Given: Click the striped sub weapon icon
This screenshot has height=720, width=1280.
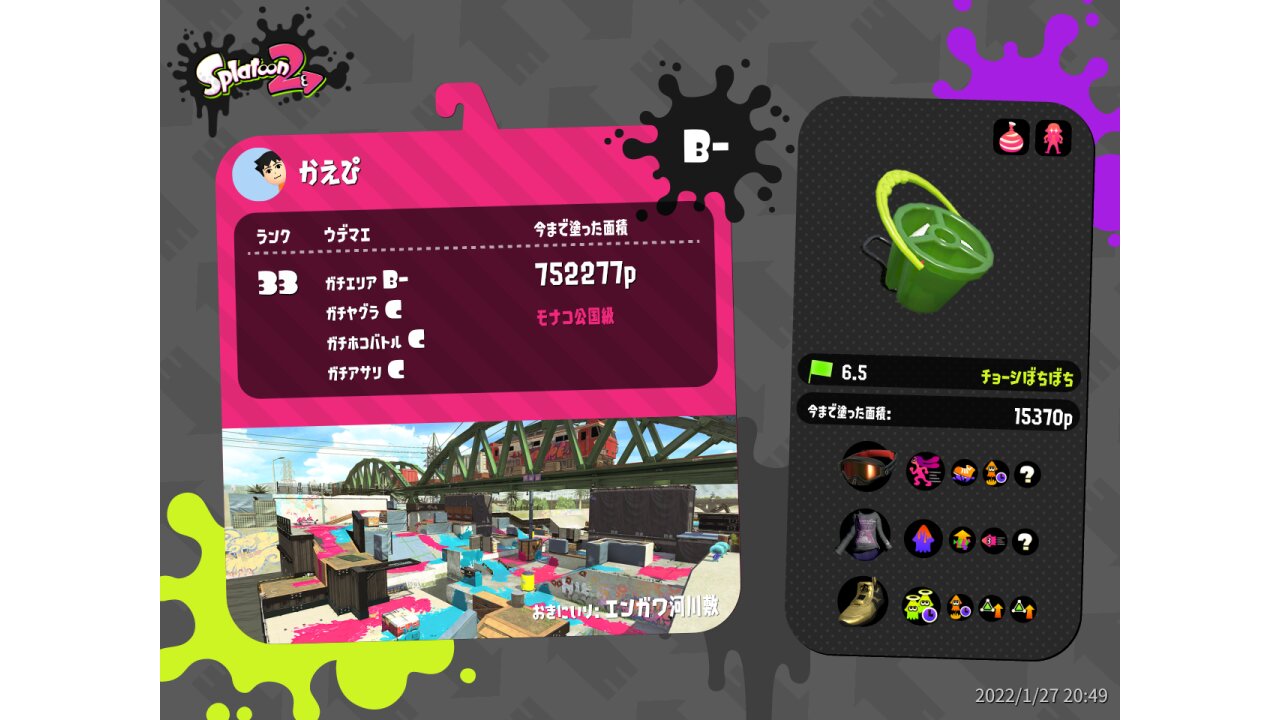Looking at the screenshot, I should tap(1011, 137).
